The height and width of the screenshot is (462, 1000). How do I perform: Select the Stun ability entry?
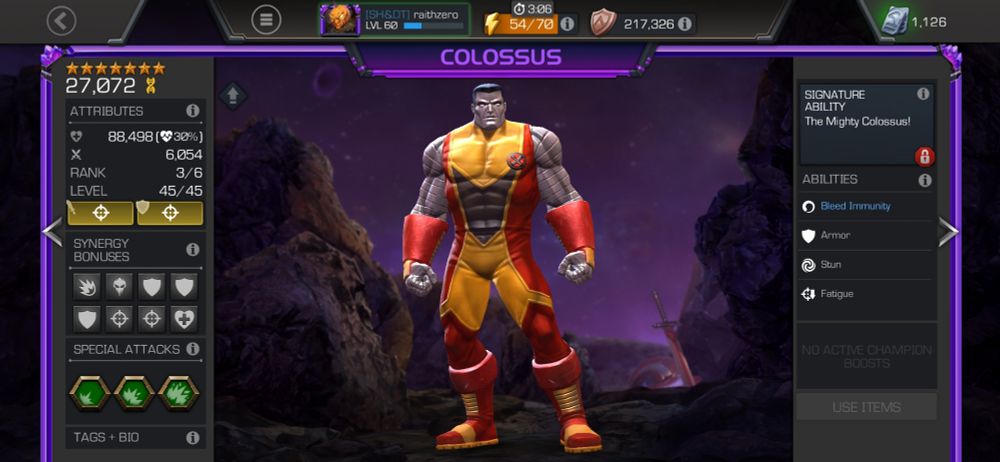tap(830, 265)
